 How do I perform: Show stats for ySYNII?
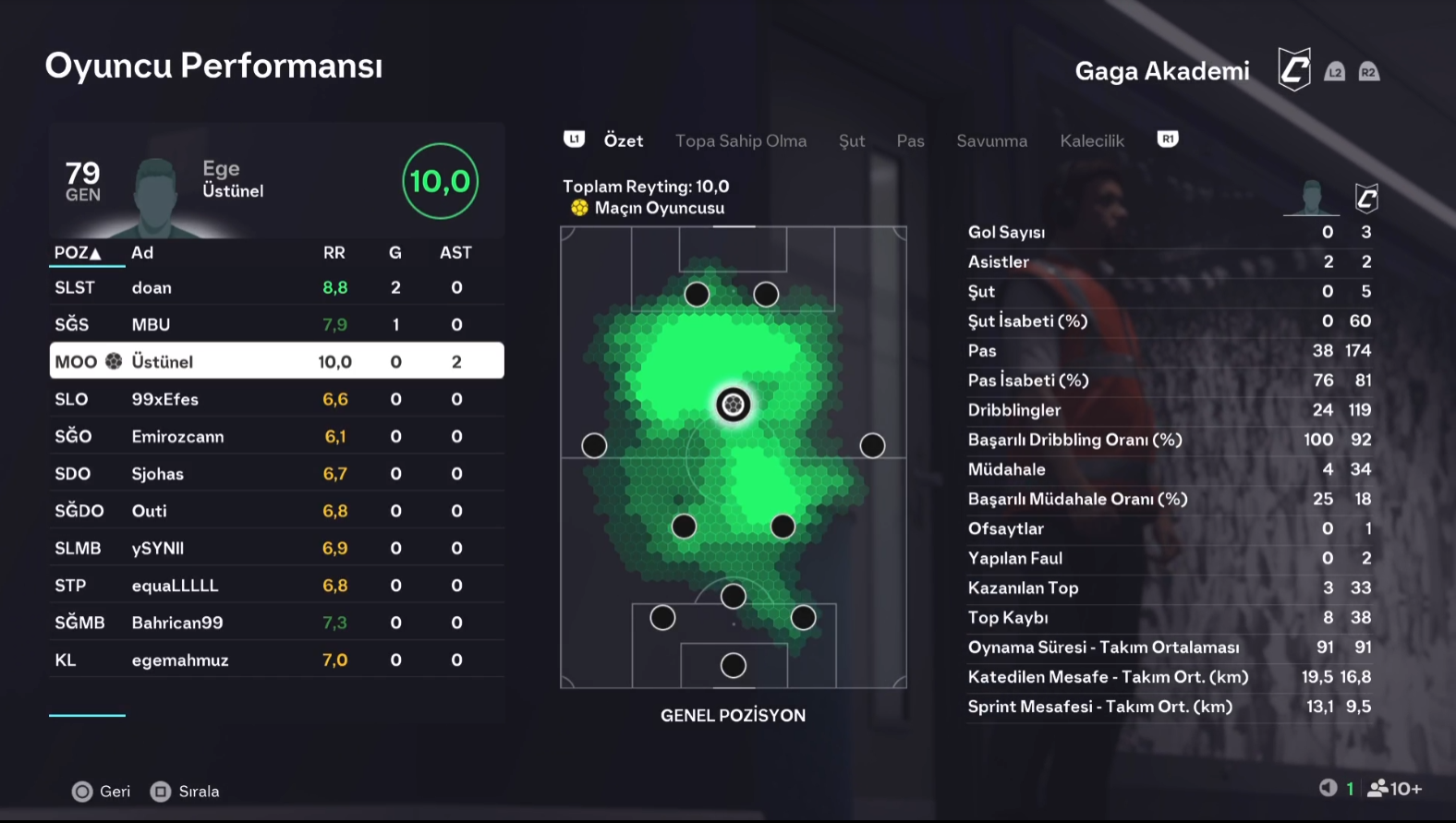[276, 548]
